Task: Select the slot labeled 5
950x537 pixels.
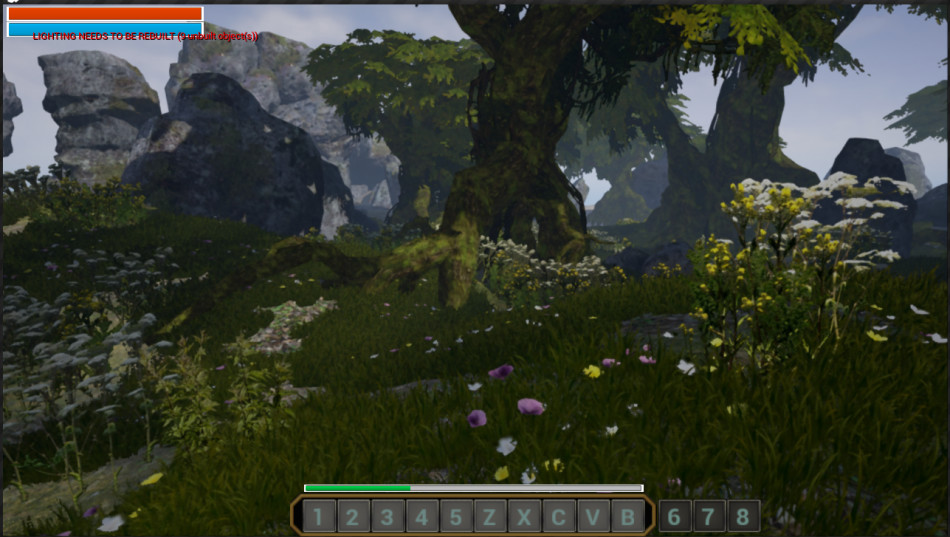Action: point(456,517)
